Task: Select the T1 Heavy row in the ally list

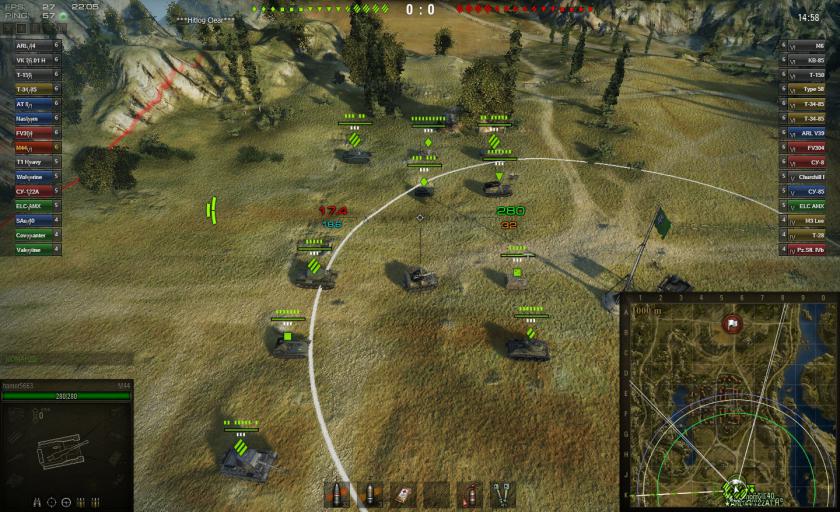Action: pyautogui.click(x=30, y=162)
